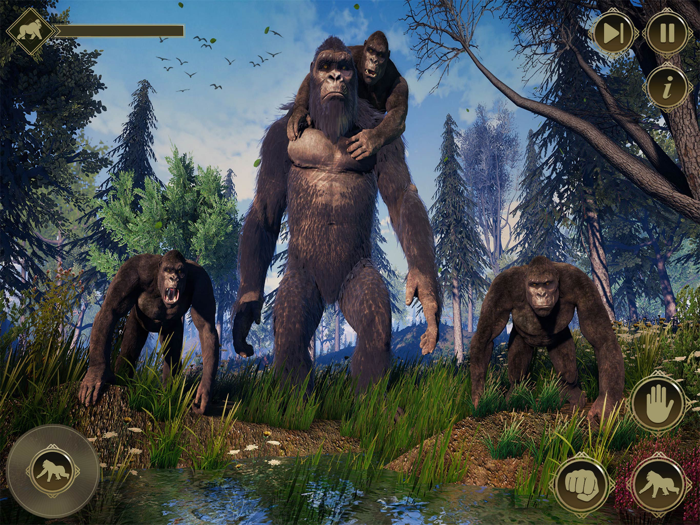Tap the gorilla movement joystick
The image size is (700, 525).
tap(53, 471)
